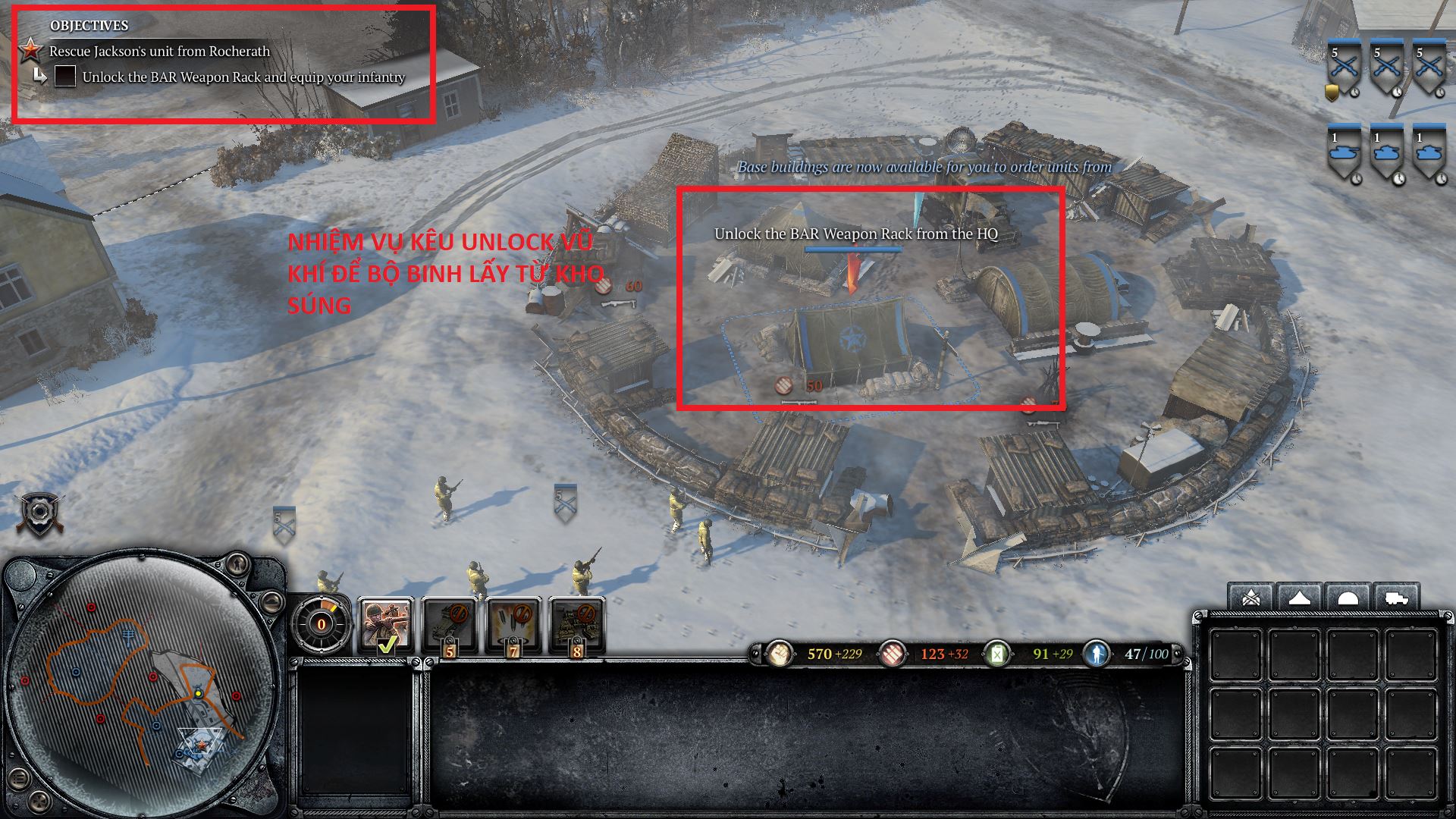Image resolution: width=1456 pixels, height=819 pixels.
Task: Check the Unlock the BAR Weapon Rack objective checkbox
Action: click(x=67, y=77)
